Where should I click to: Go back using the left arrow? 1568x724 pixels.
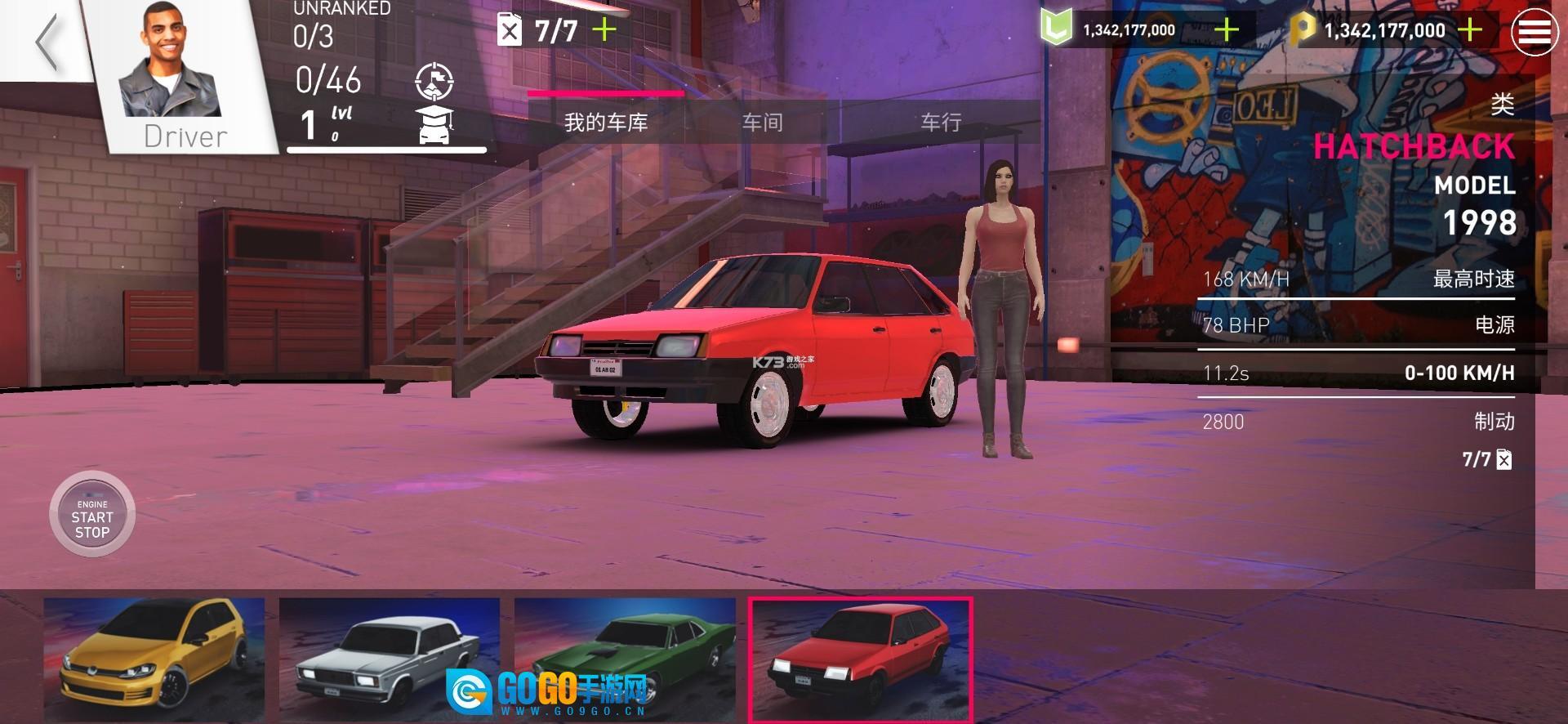[47, 41]
